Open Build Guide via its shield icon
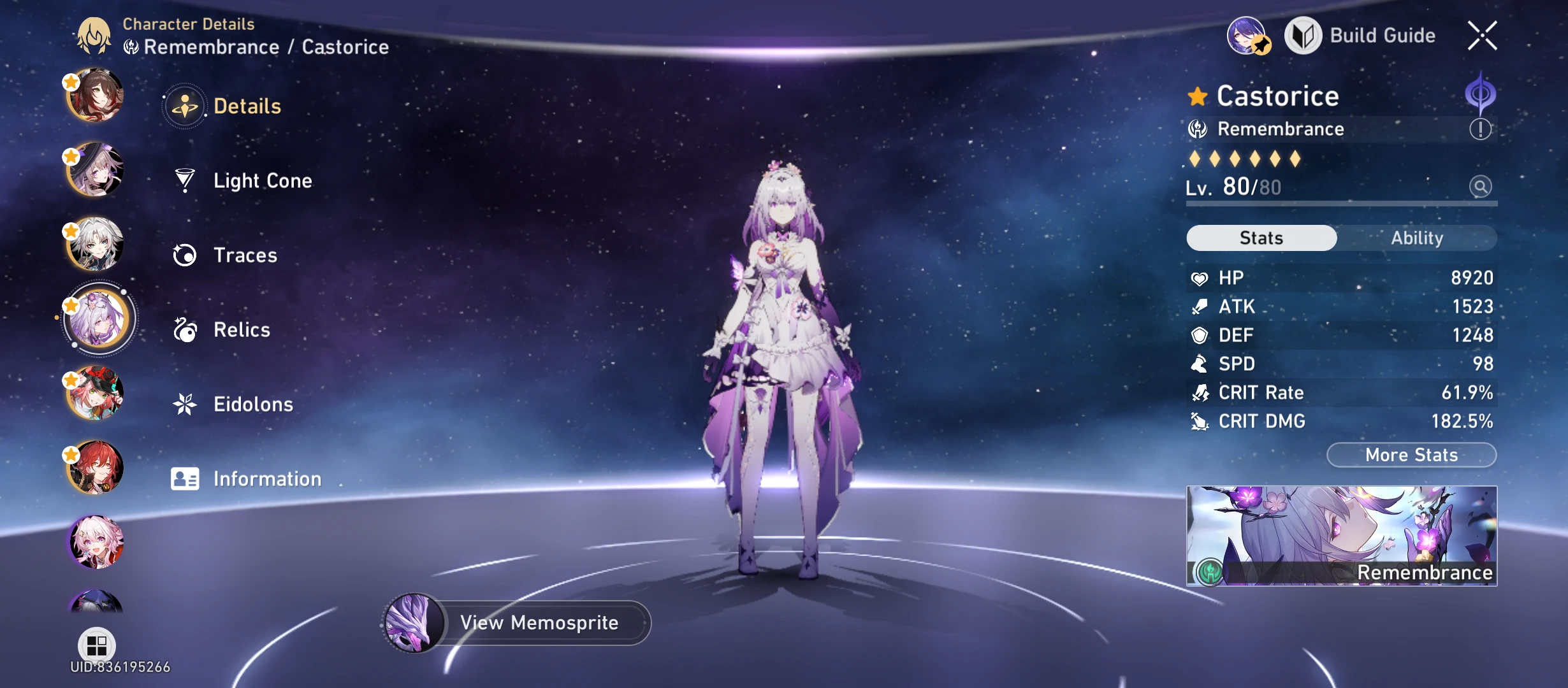 (x=1304, y=36)
